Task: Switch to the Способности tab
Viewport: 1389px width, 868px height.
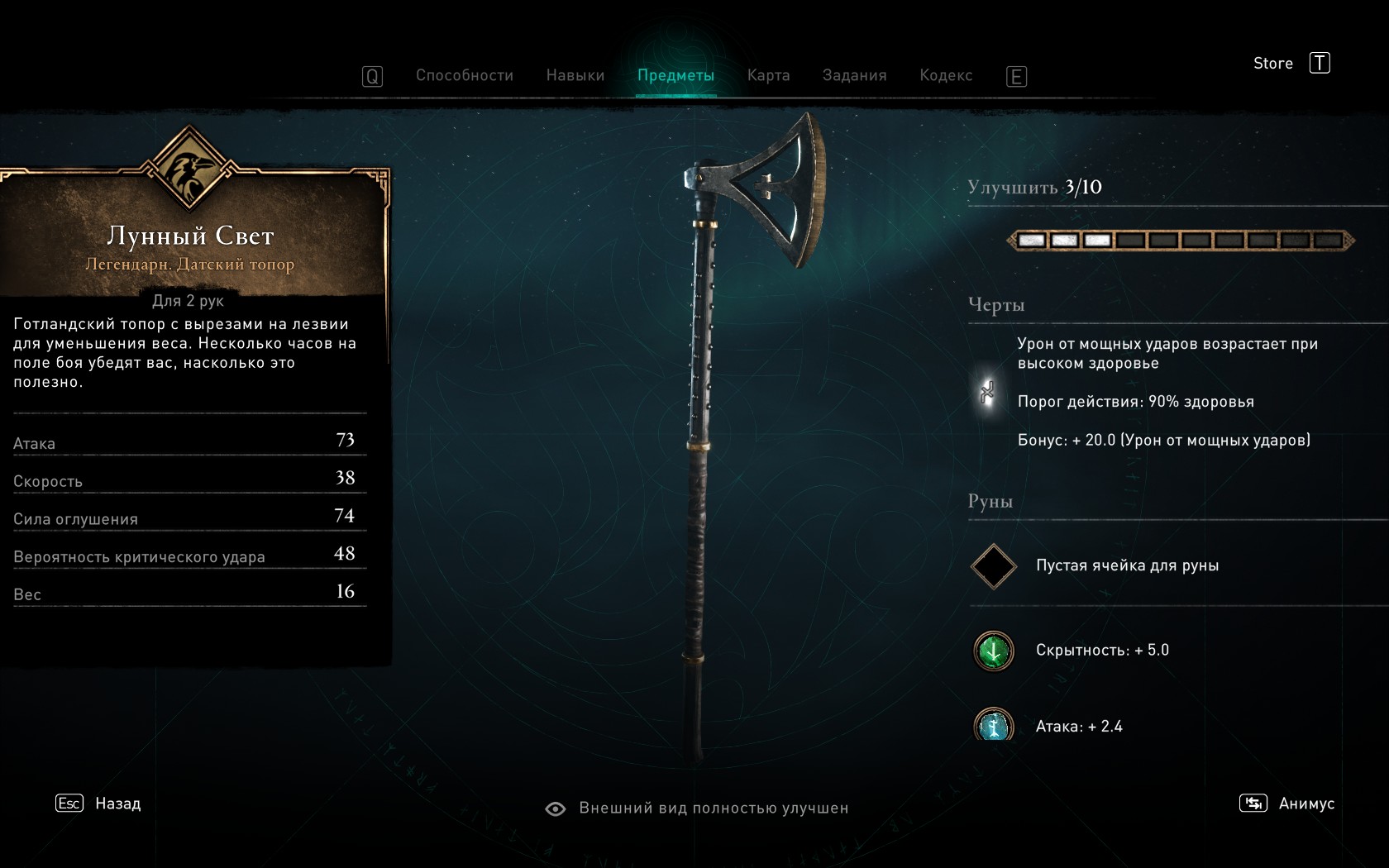Action: pyautogui.click(x=464, y=75)
